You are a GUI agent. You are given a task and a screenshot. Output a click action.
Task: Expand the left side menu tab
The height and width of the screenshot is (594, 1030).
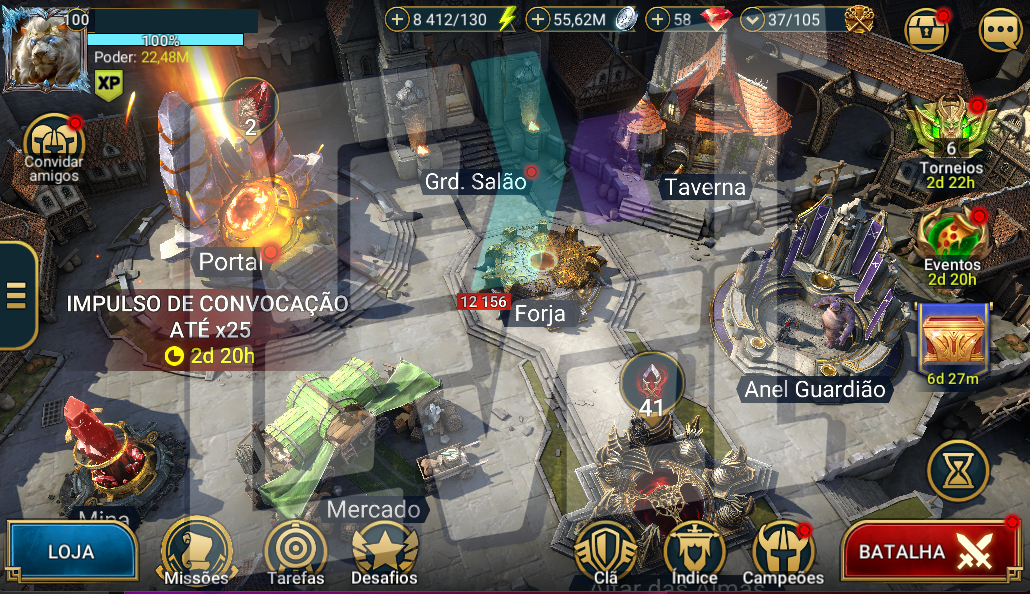point(17,295)
